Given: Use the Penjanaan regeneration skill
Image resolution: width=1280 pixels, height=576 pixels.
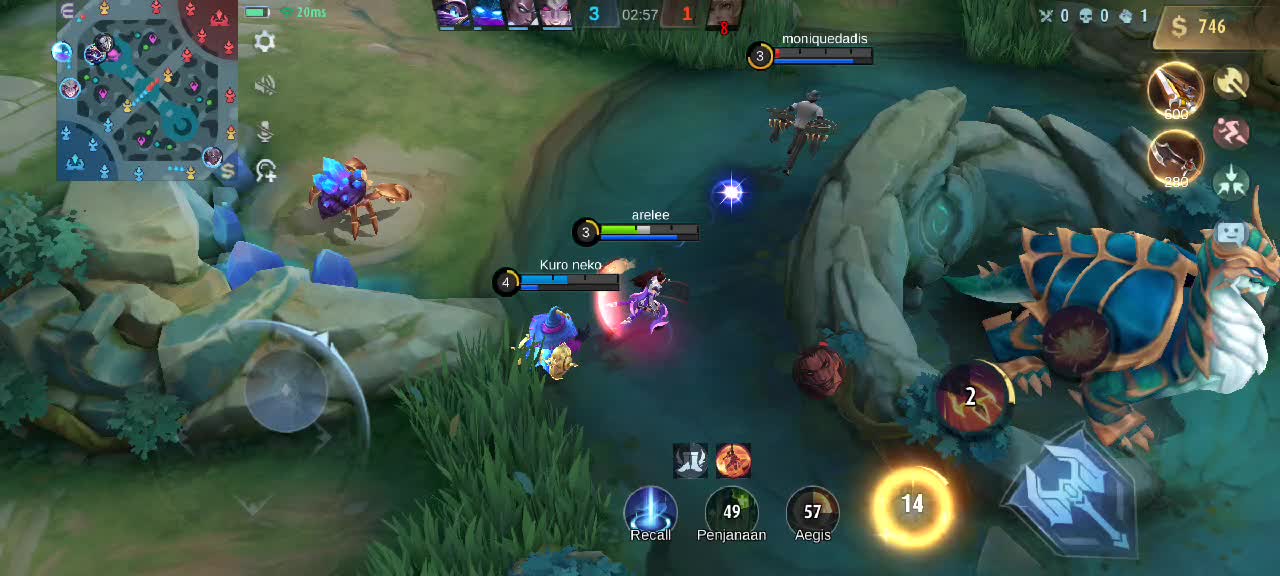Looking at the screenshot, I should tap(731, 512).
